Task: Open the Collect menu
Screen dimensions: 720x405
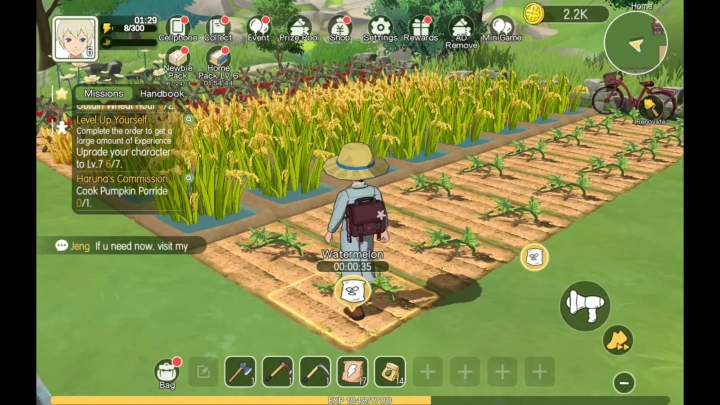Action: [218, 29]
